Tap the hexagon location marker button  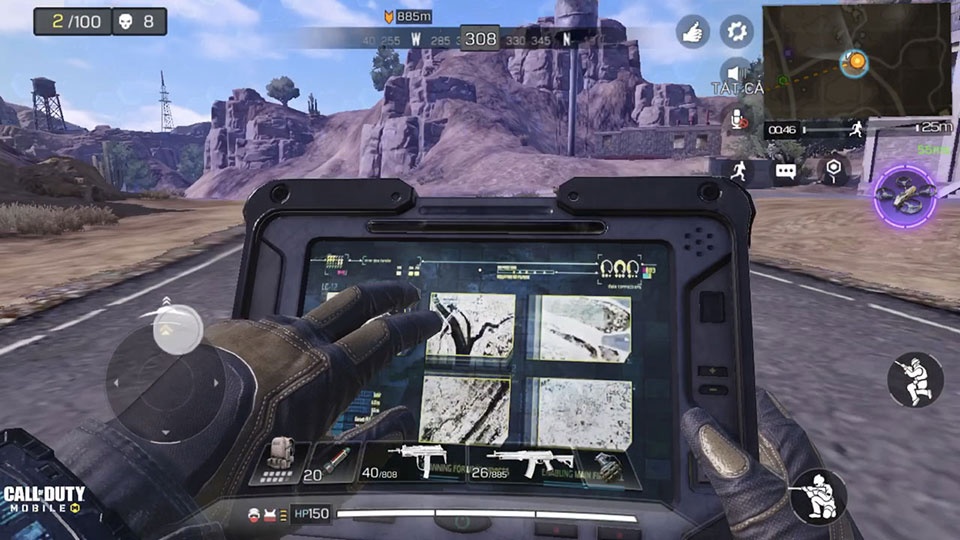pyautogui.click(x=832, y=168)
